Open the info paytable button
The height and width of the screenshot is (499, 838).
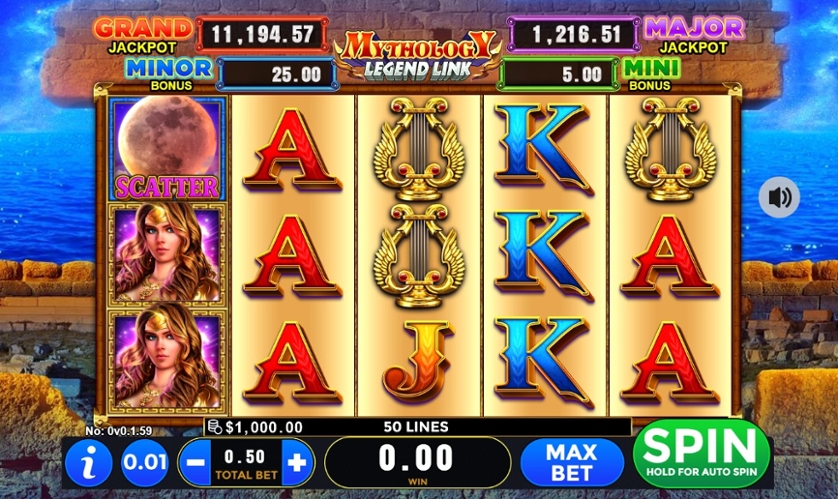coord(88,463)
